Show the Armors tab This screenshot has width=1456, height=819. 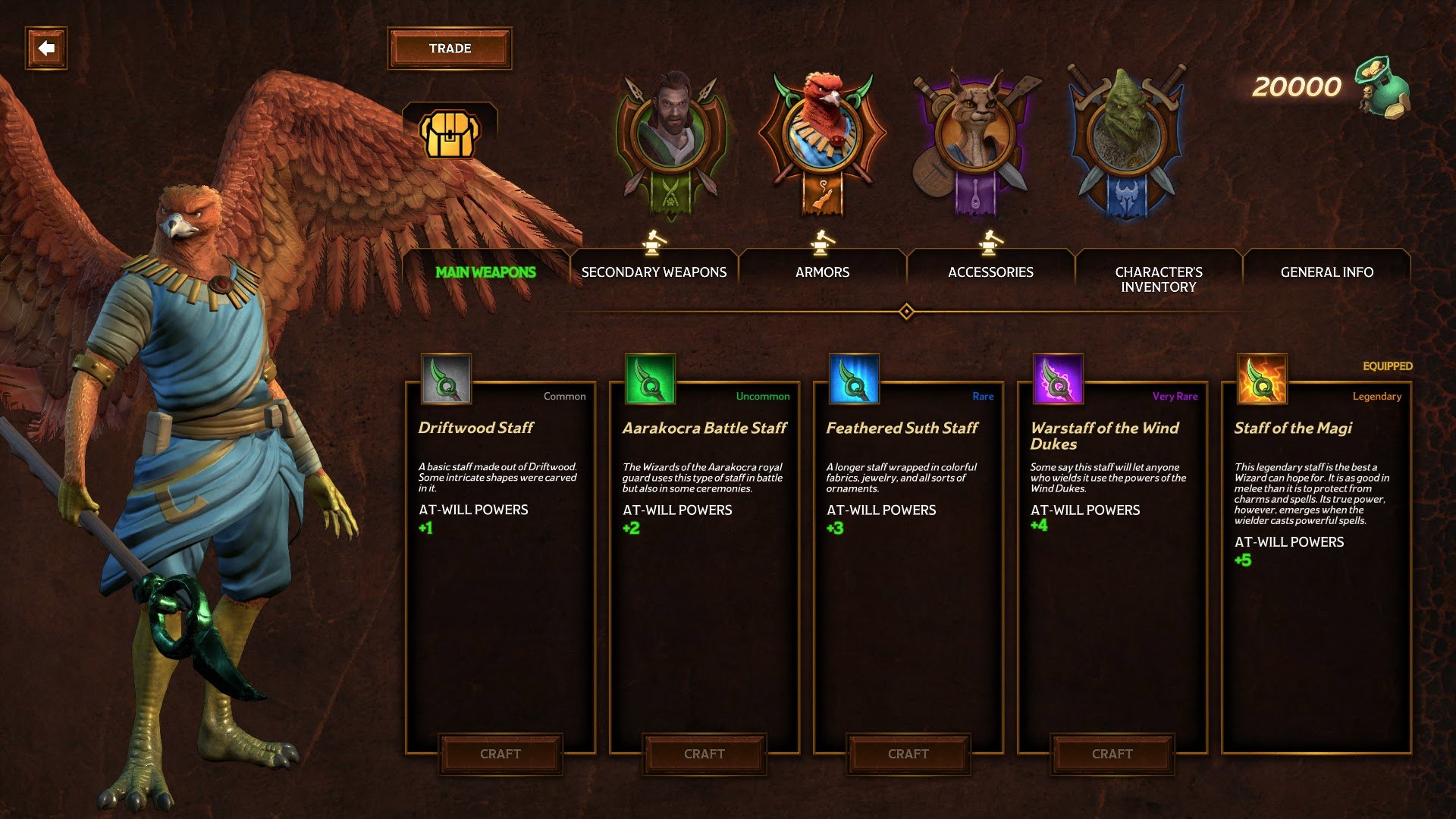822,272
